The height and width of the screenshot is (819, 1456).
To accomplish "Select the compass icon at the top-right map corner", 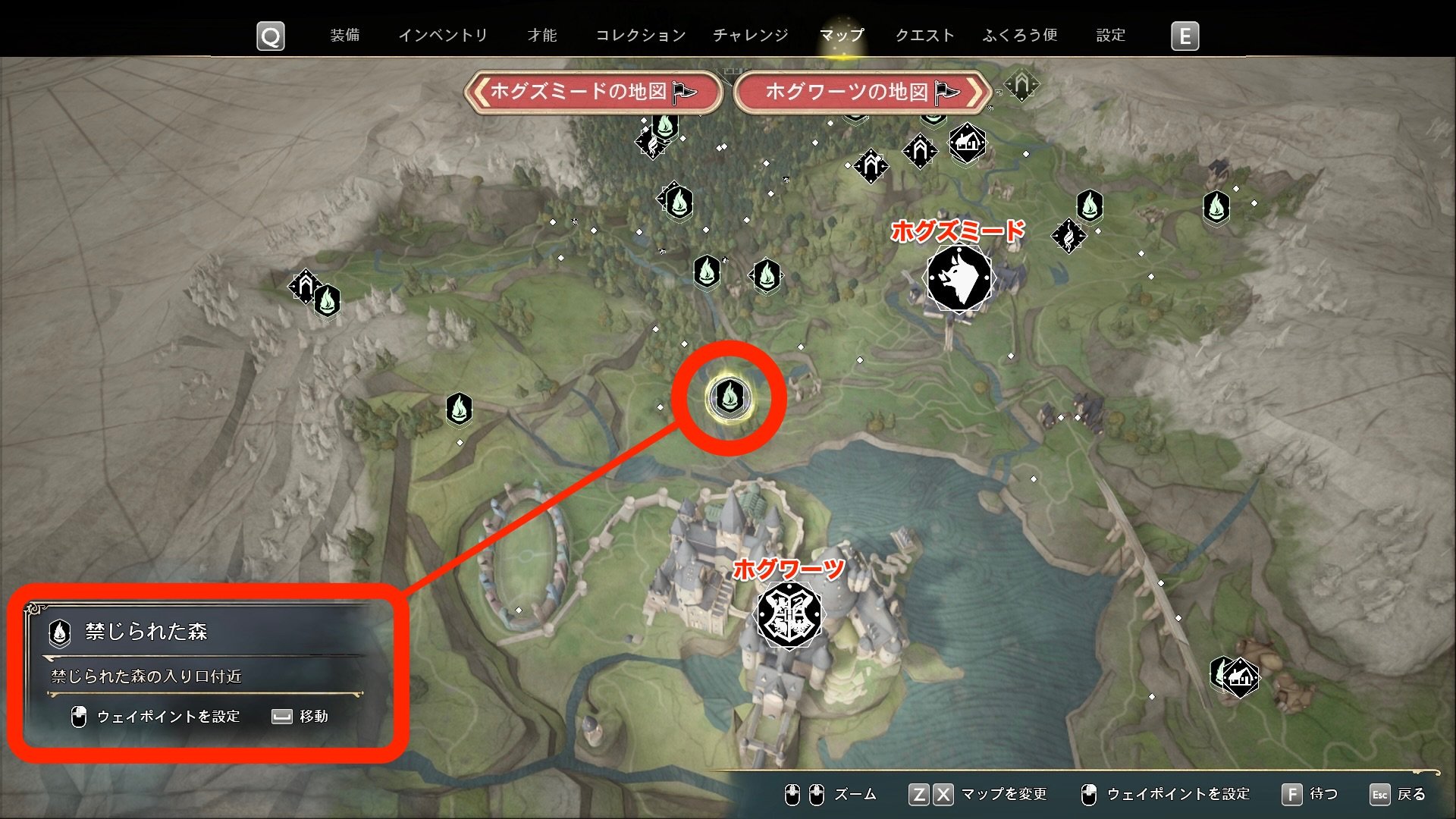I will click(1022, 85).
